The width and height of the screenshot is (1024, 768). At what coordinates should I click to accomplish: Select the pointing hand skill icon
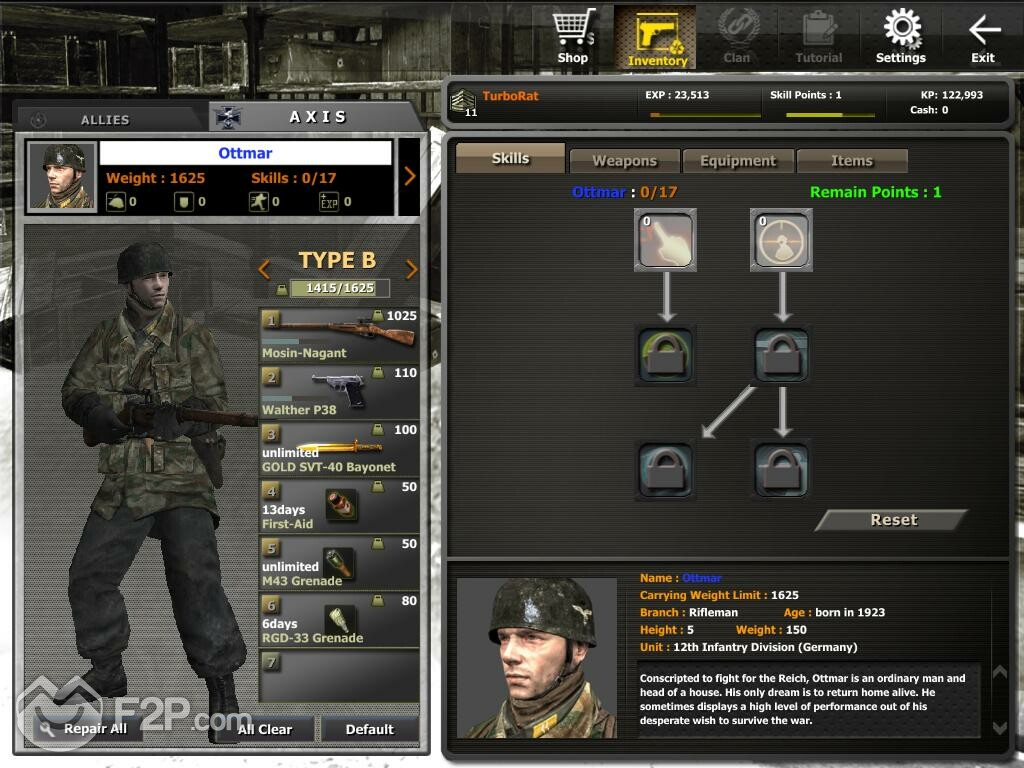[665, 240]
